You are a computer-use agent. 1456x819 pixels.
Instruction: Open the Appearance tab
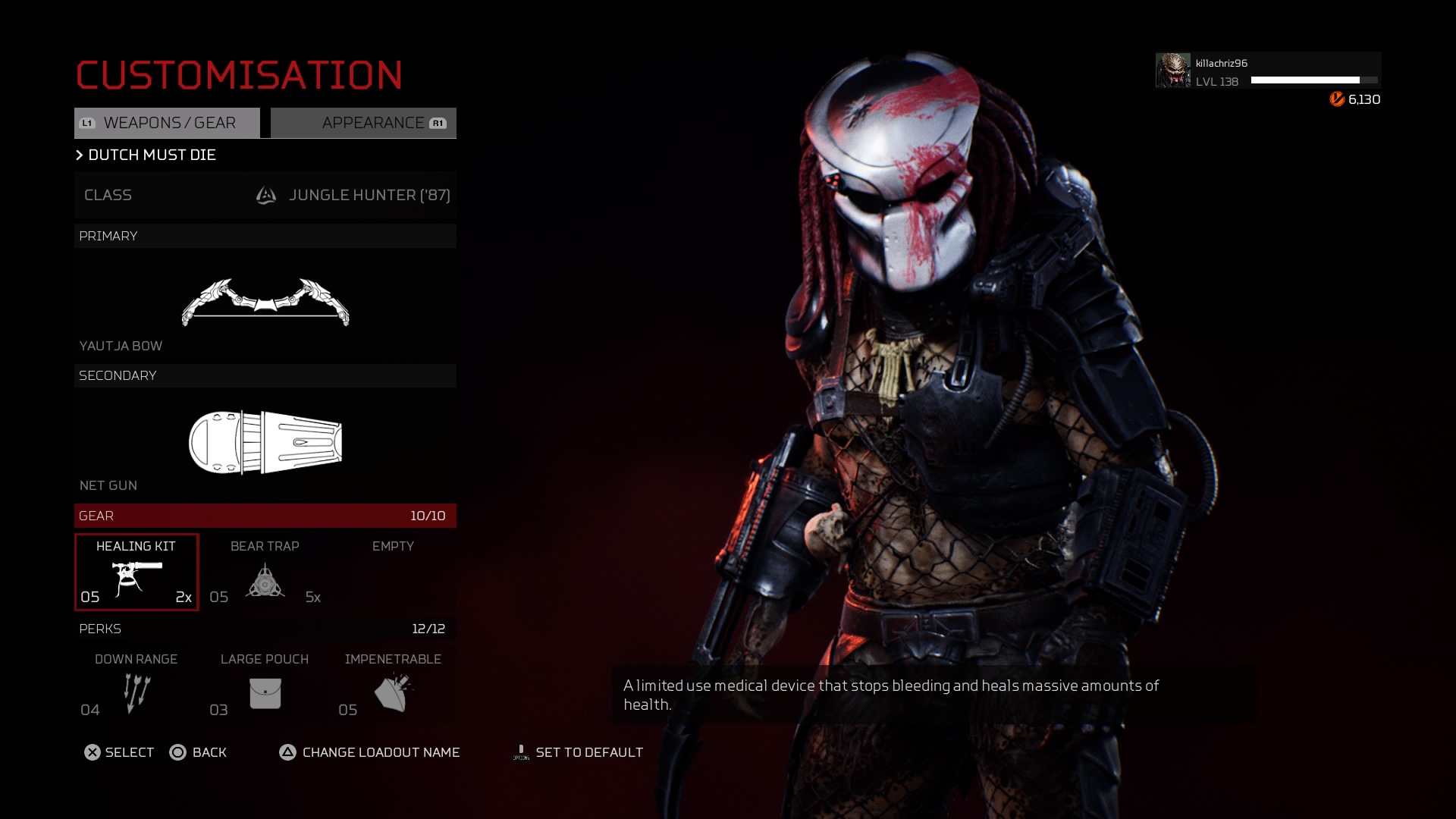364,123
